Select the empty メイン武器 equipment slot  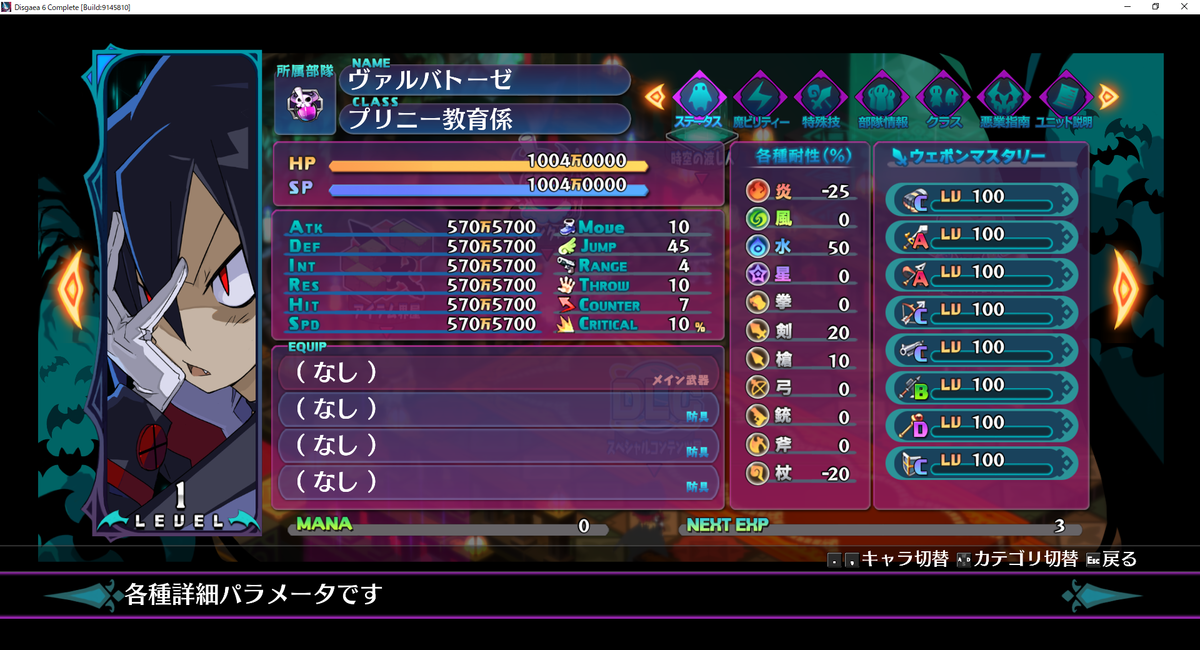click(x=497, y=372)
